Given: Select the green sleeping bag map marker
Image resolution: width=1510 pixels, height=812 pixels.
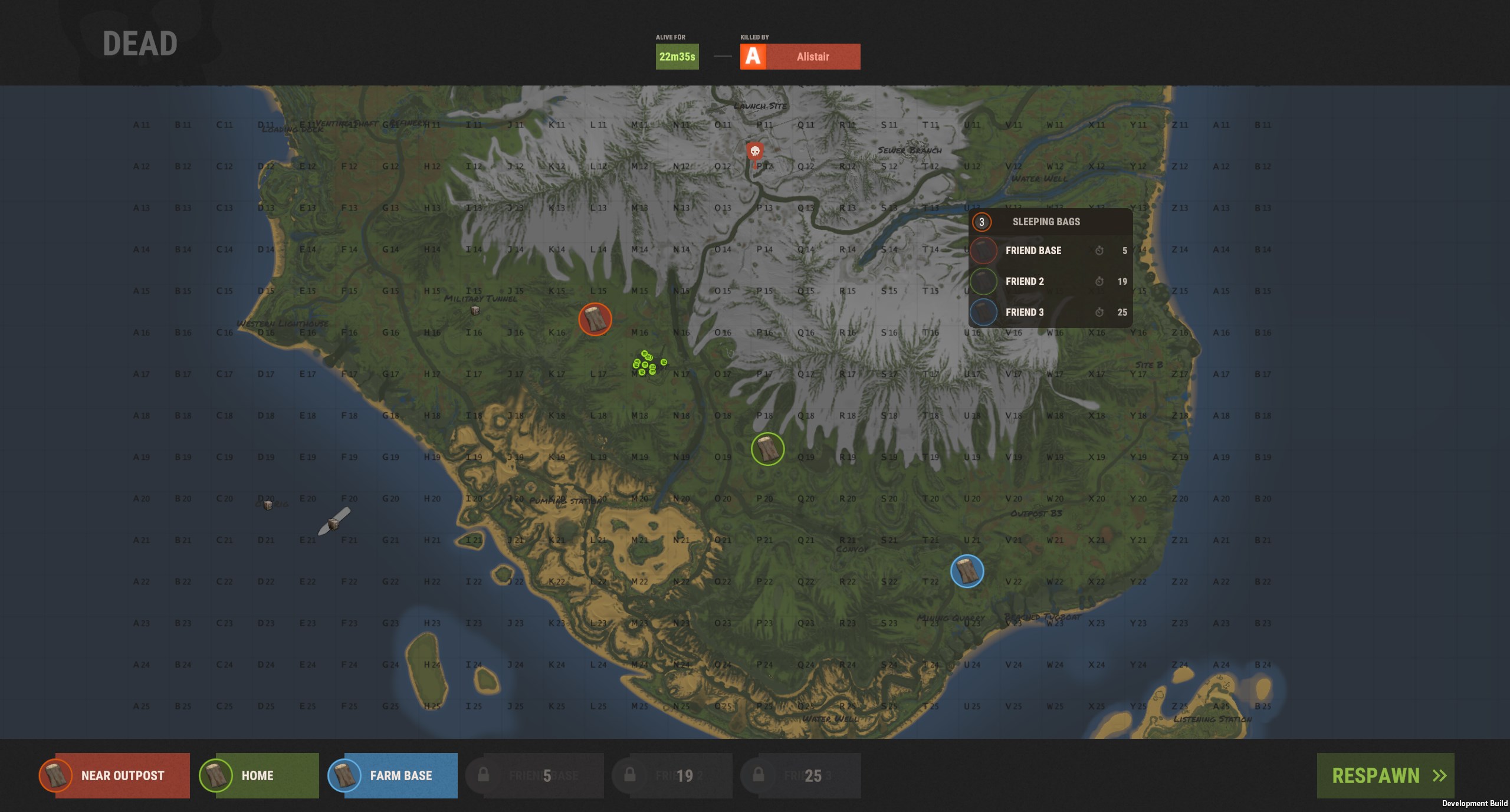Looking at the screenshot, I should coord(767,449).
